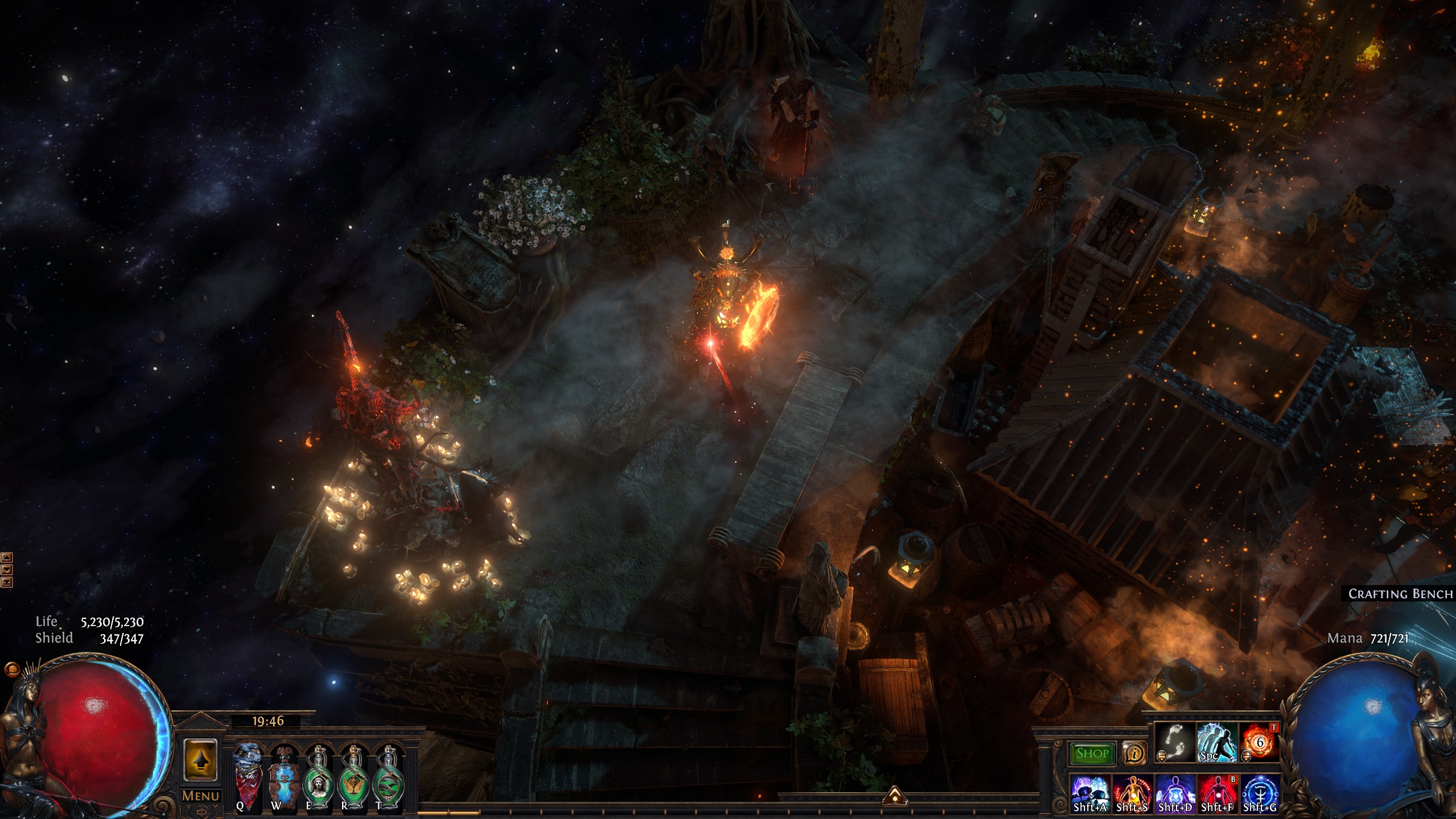Click the chat scroll-to-bottom arrow button

pyautogui.click(x=7, y=581)
